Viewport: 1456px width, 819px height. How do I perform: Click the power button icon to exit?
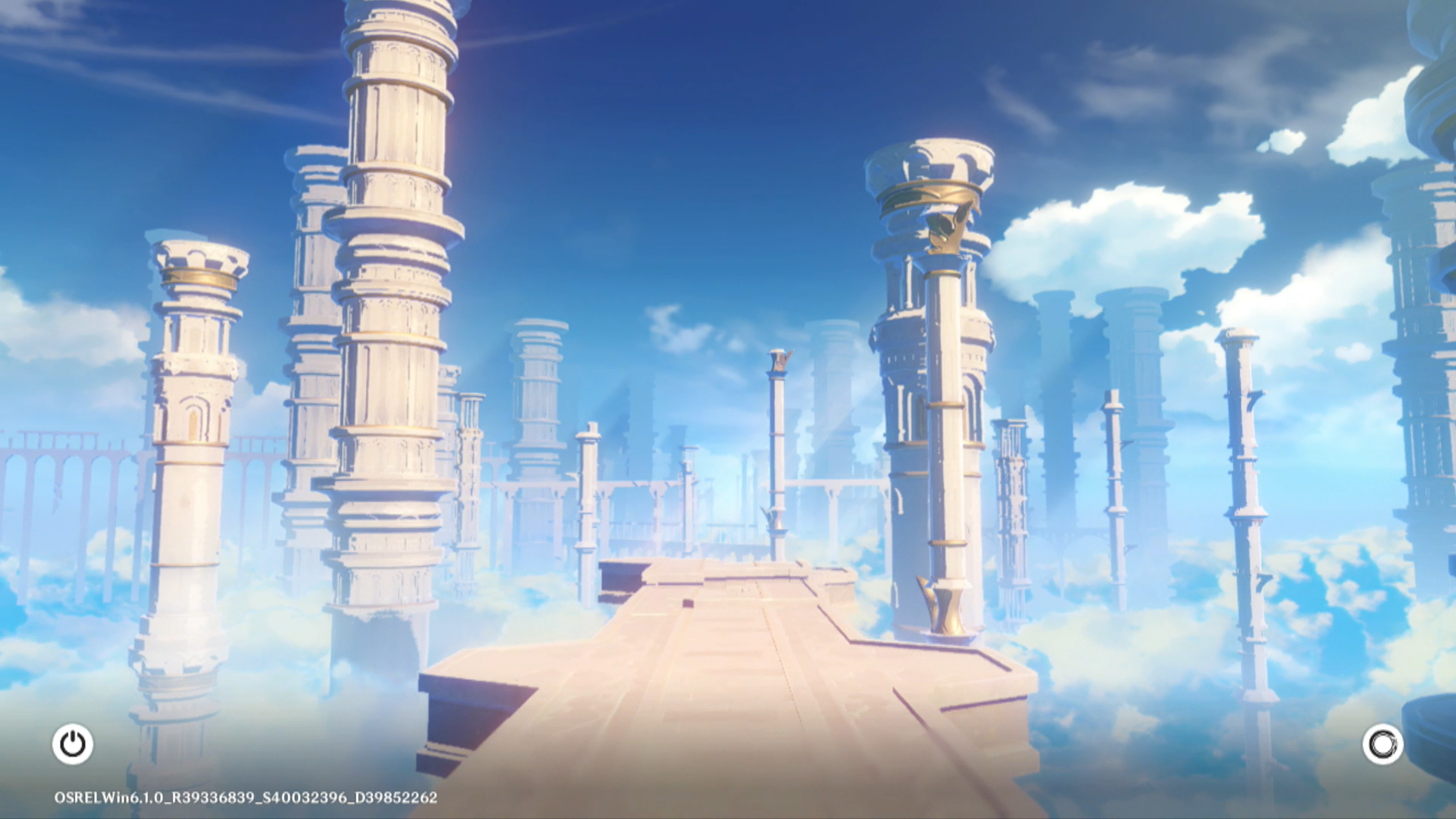coord(73,744)
